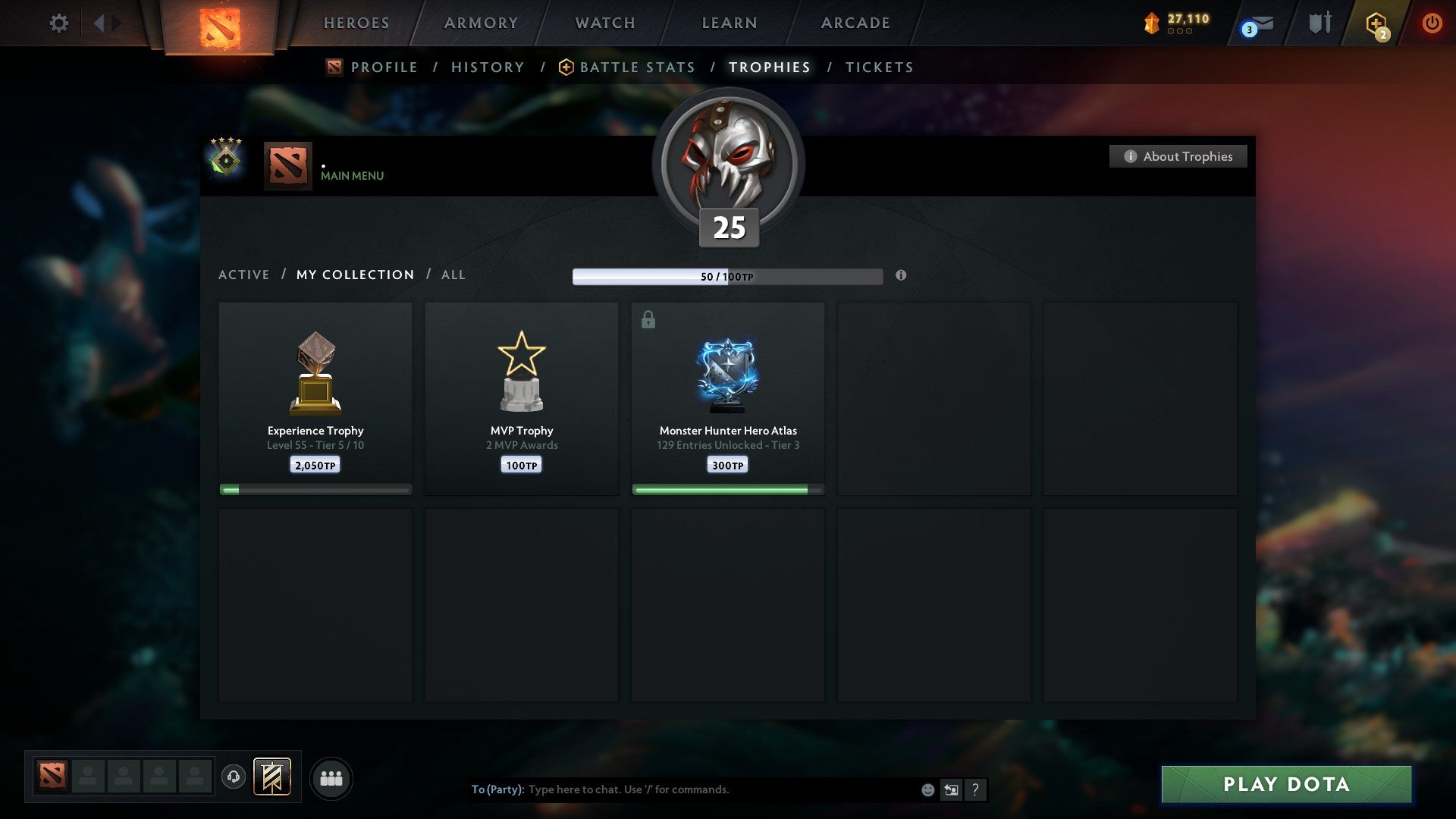This screenshot has width=1456, height=819.
Task: Switch to the HISTORY tab
Action: click(x=487, y=67)
